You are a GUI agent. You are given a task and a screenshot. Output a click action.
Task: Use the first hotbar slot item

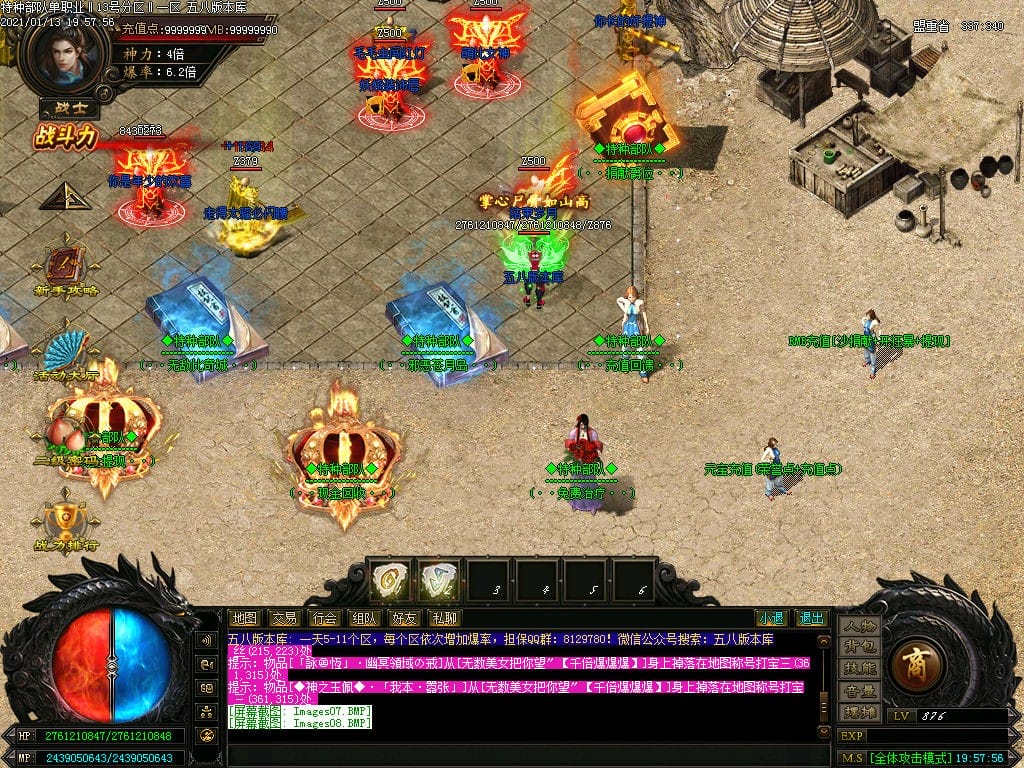(390, 580)
